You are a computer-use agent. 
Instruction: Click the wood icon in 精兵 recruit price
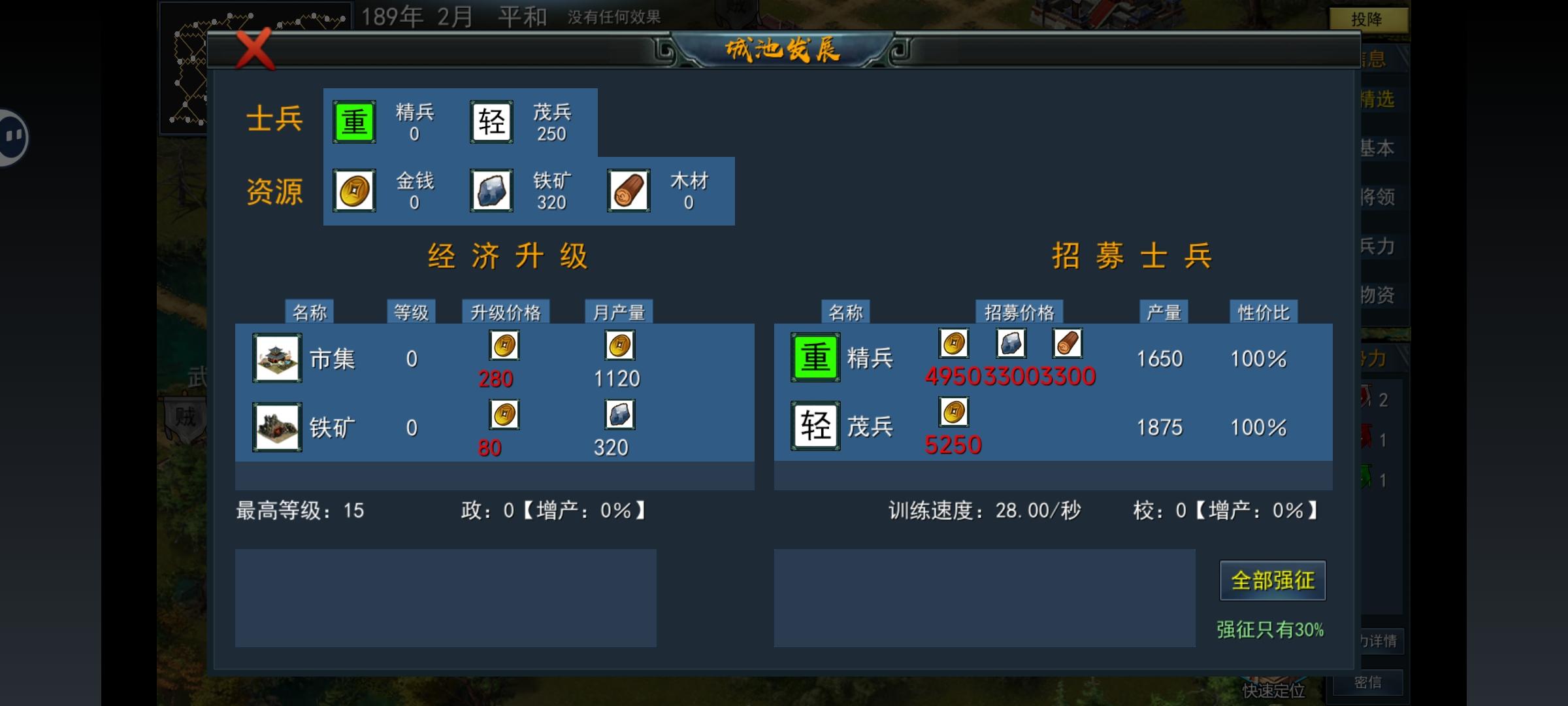click(1067, 343)
